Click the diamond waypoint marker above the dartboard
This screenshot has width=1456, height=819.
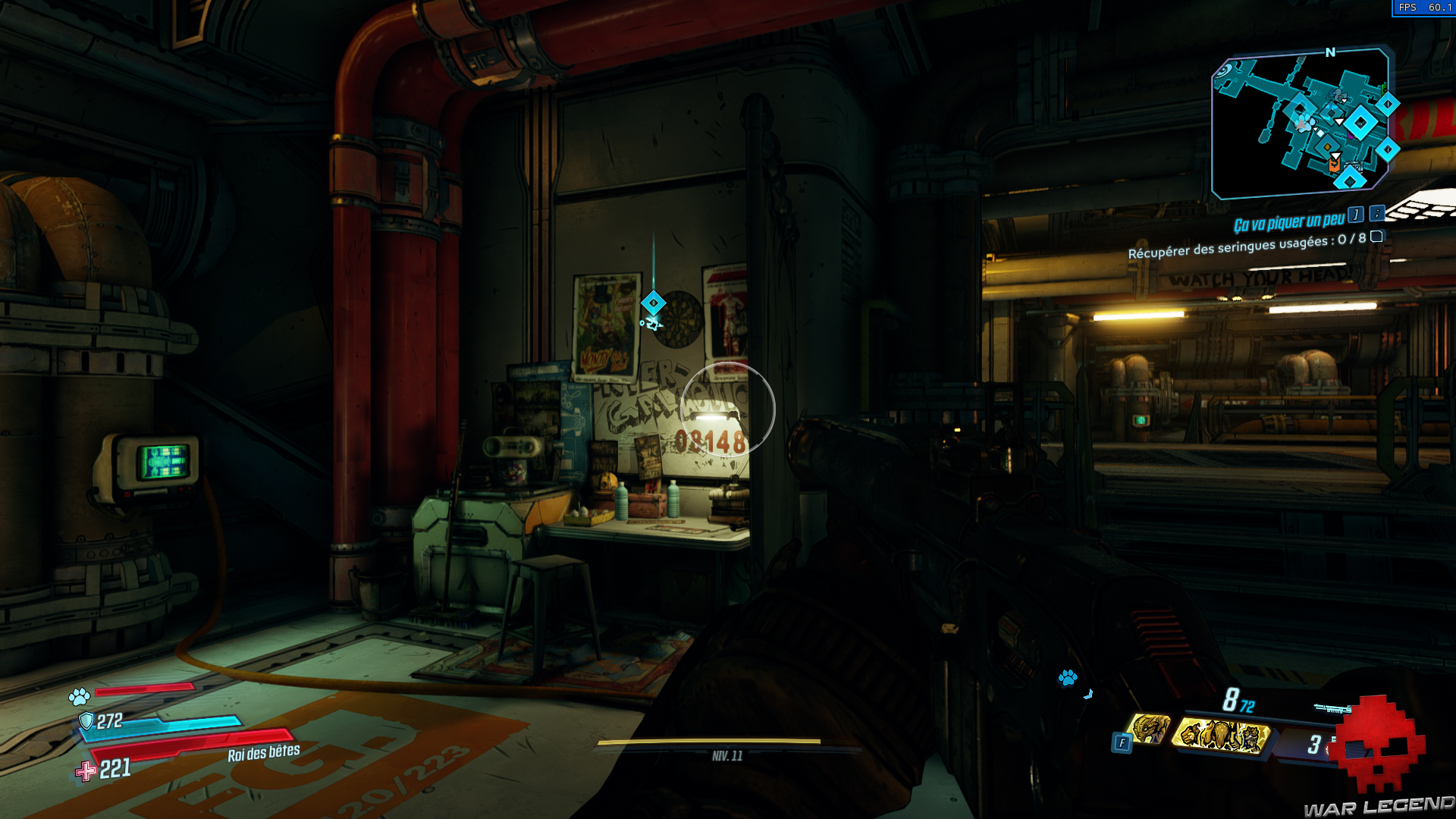[653, 303]
